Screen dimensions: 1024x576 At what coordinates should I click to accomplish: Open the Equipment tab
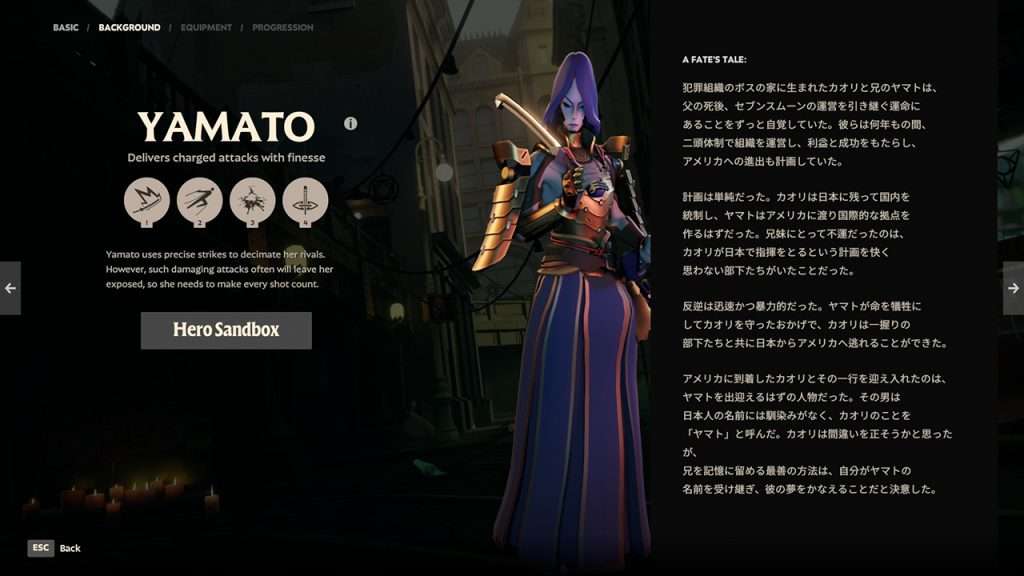[206, 28]
